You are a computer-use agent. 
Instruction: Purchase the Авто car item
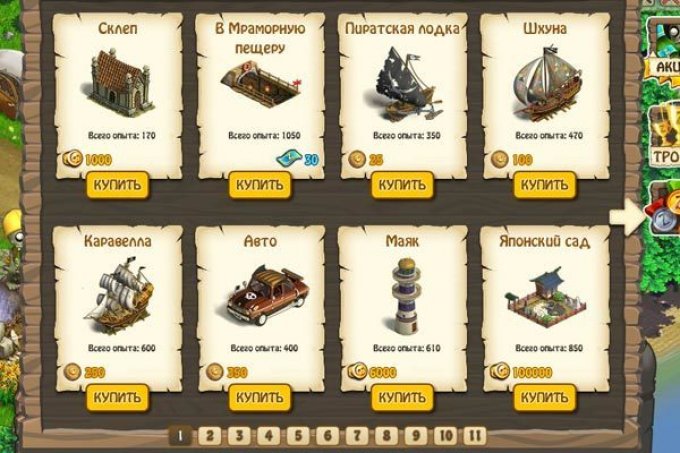pos(258,397)
